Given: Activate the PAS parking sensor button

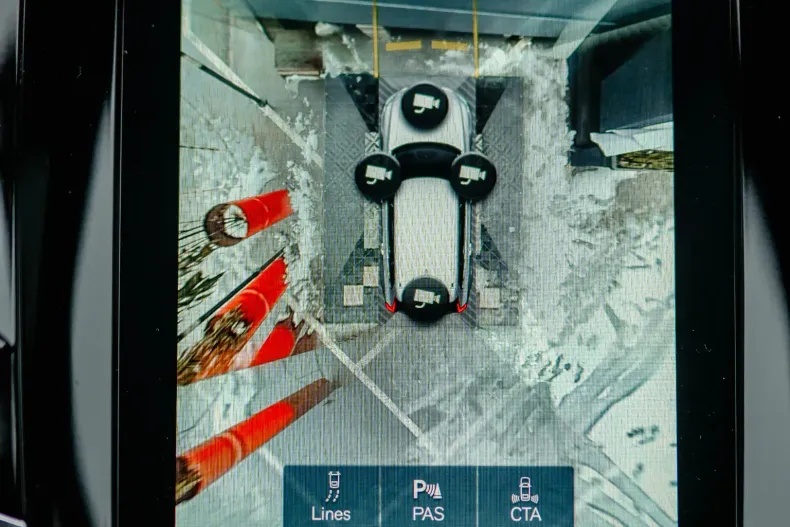Looking at the screenshot, I should pyautogui.click(x=428, y=497).
